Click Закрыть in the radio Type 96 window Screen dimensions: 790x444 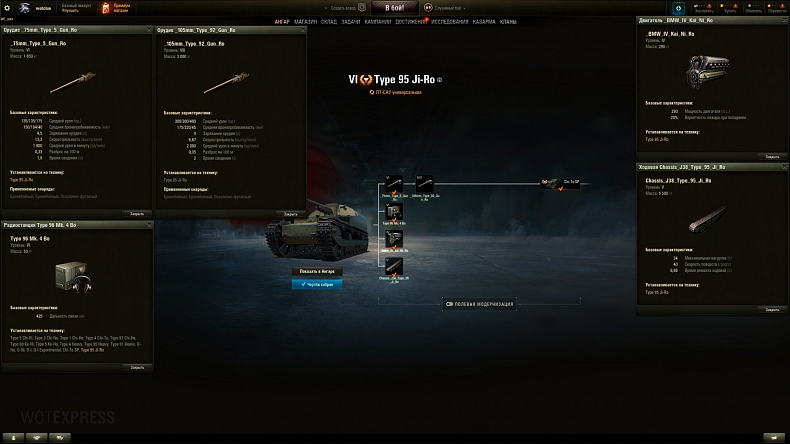137,367
